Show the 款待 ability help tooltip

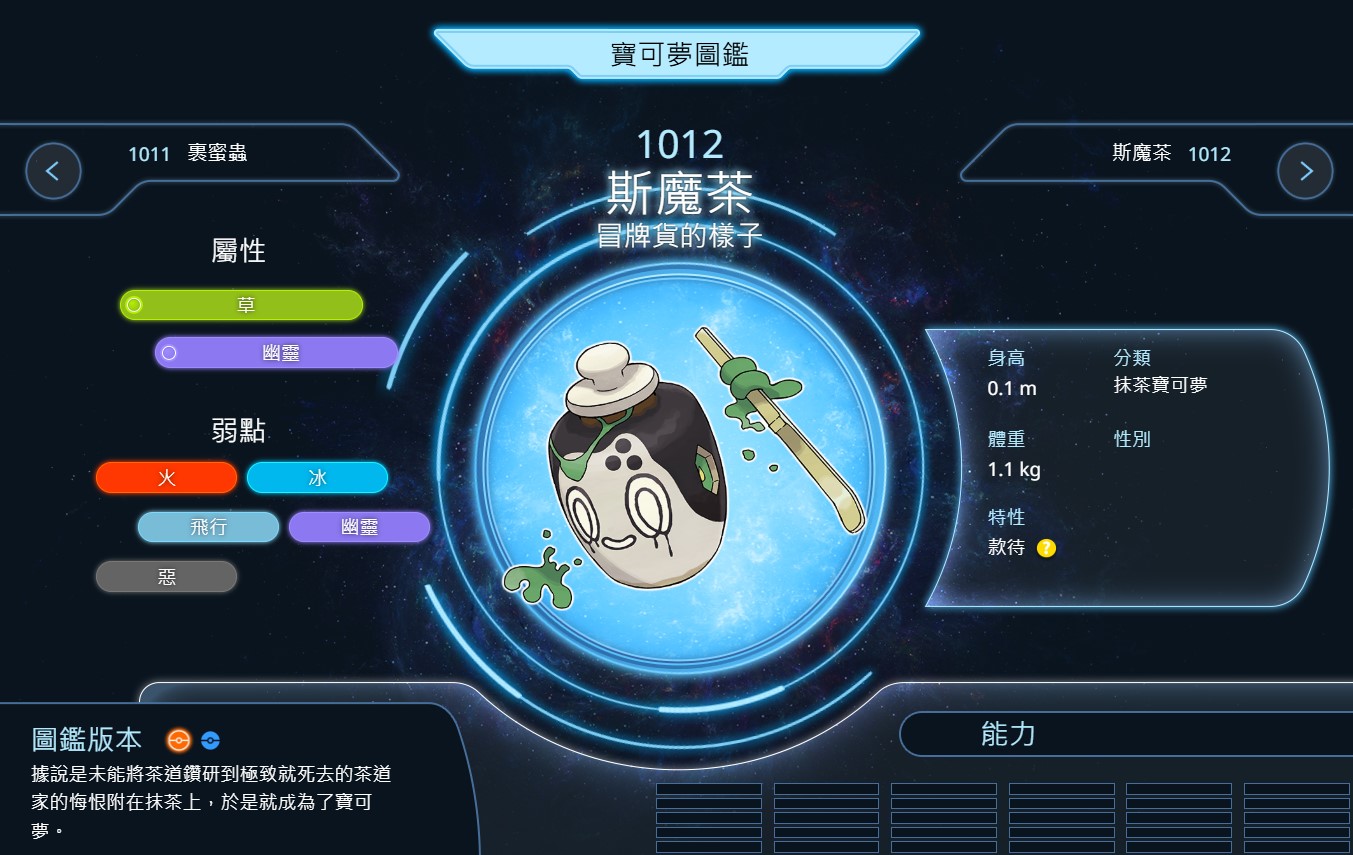click(1046, 548)
